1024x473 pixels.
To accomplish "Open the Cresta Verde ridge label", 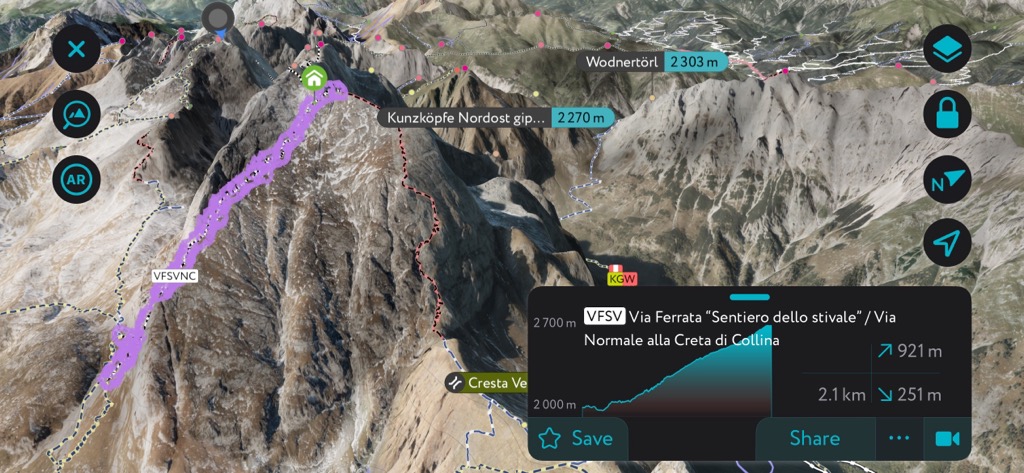I will coord(487,383).
